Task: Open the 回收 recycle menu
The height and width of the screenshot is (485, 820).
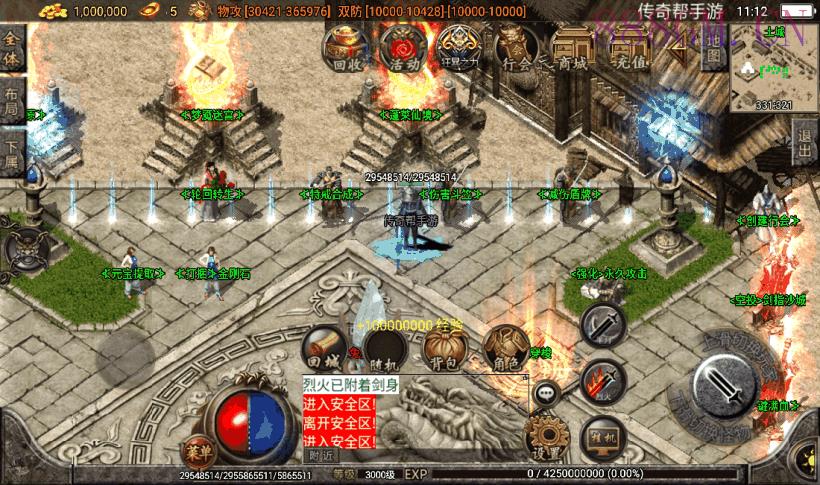Action: pyautogui.click(x=346, y=46)
